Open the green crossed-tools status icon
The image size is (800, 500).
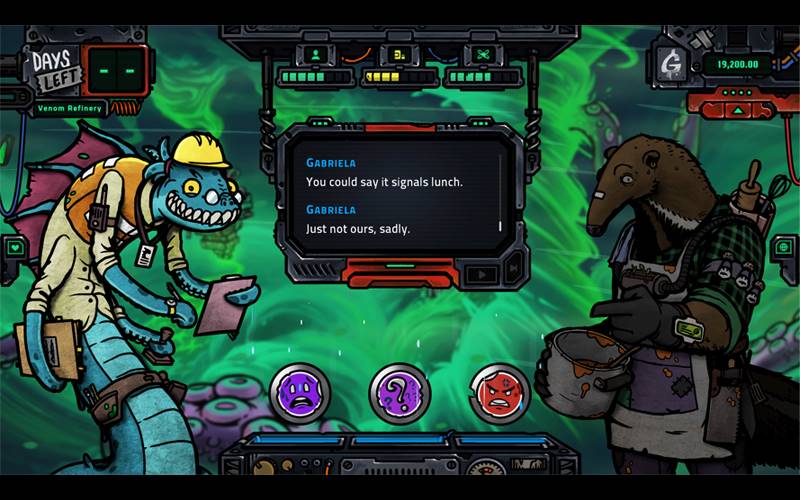(480, 54)
